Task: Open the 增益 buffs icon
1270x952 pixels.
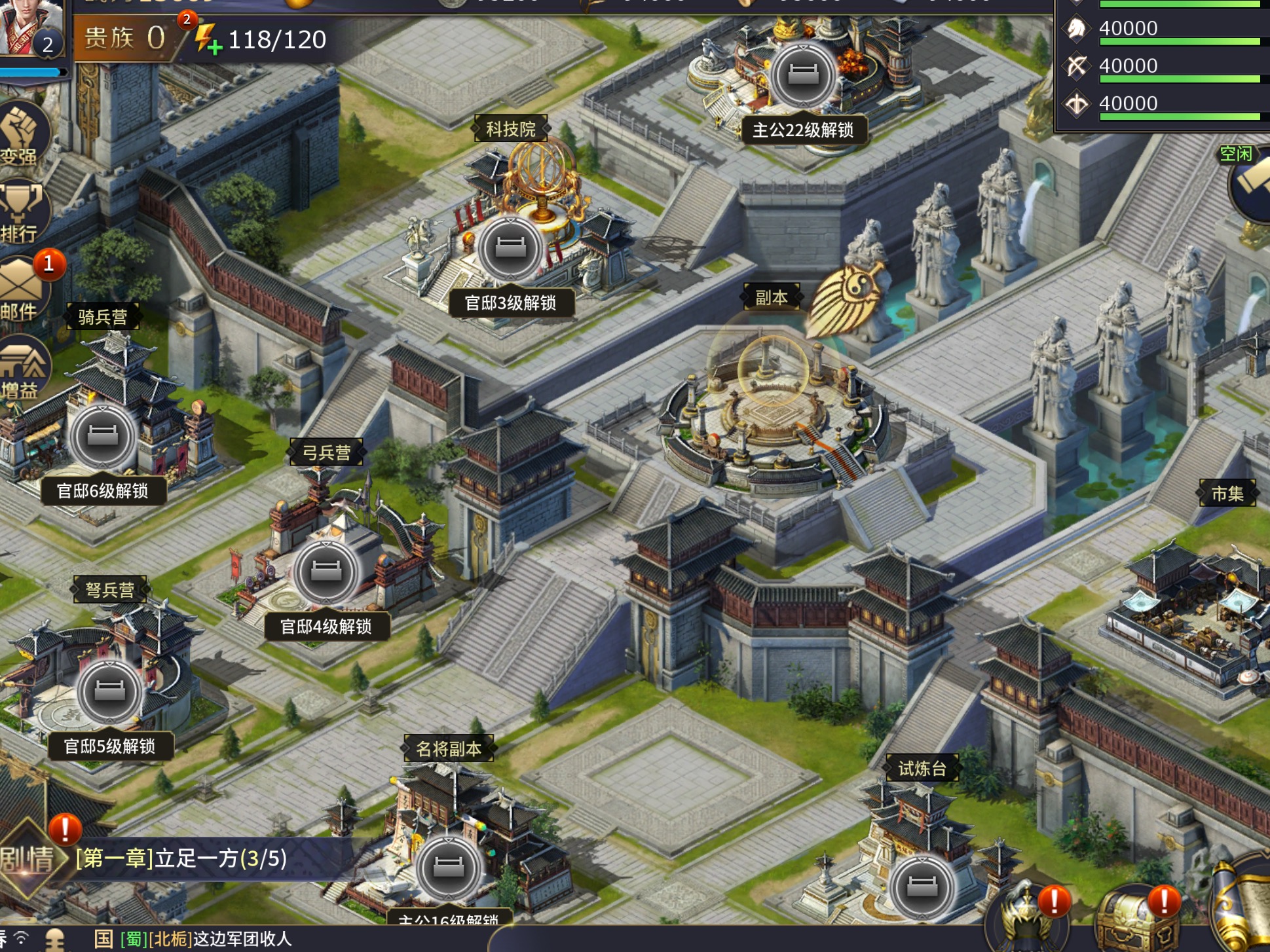Action: 24,368
